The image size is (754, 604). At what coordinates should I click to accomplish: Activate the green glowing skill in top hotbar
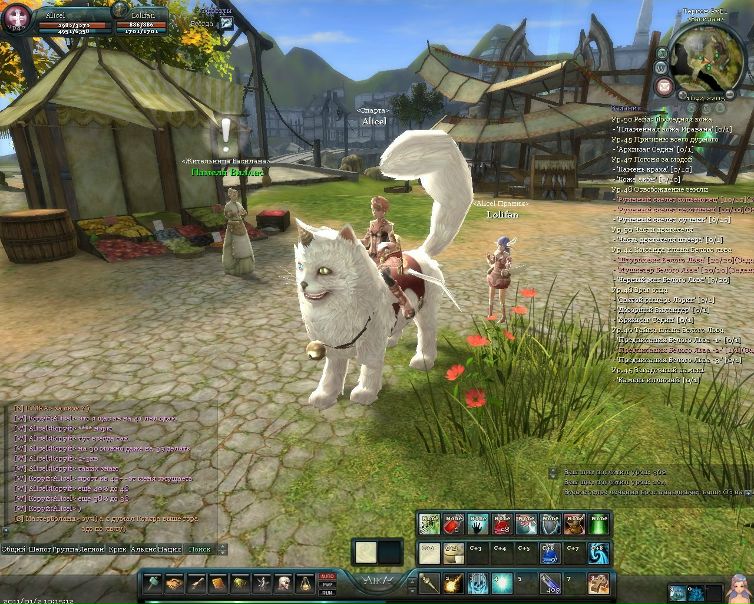599,524
